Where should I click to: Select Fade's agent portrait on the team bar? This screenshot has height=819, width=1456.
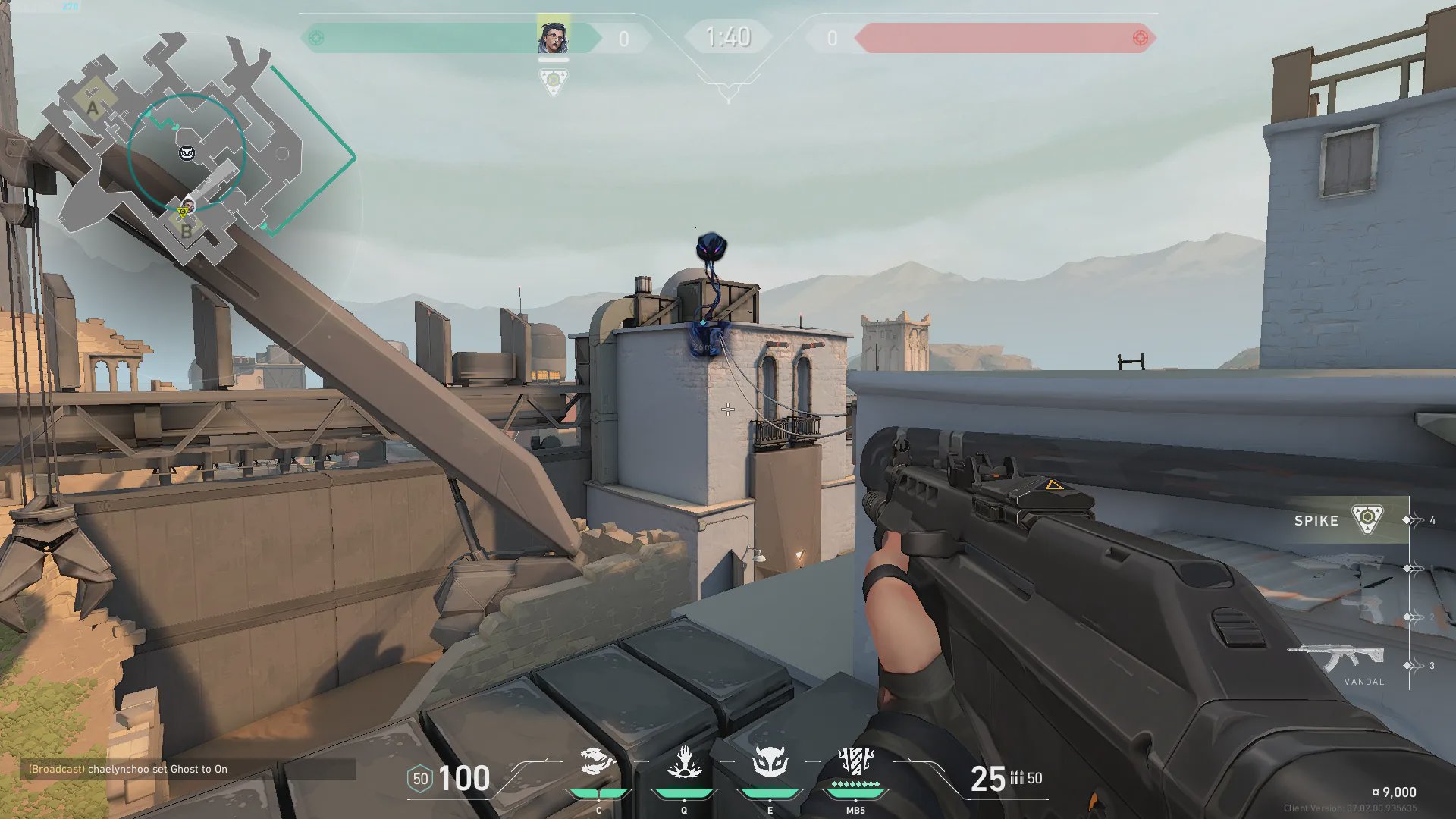click(553, 36)
